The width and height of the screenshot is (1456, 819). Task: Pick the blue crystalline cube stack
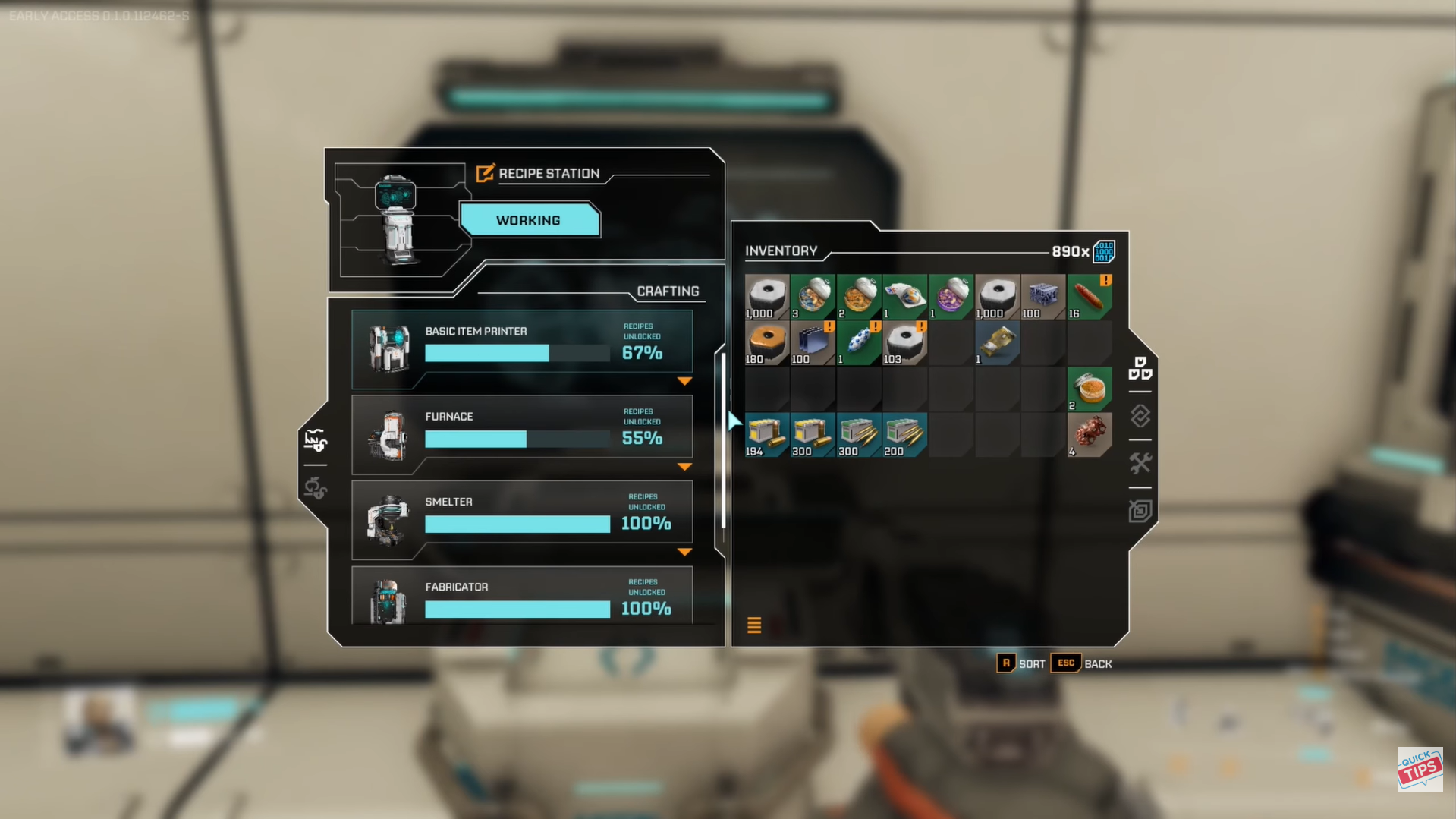pos(1042,297)
